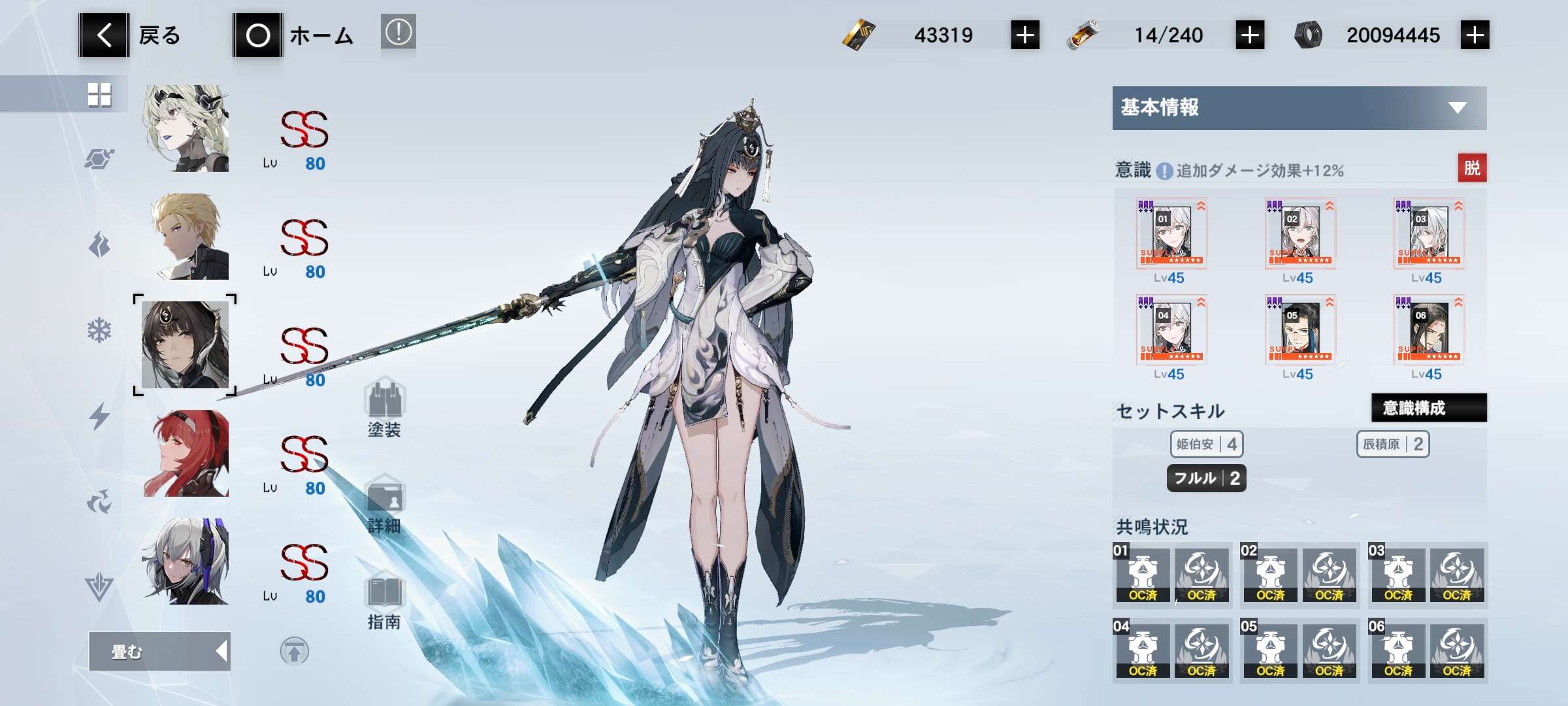The height and width of the screenshot is (706, 1568).
Task: Select the blonde braided character portrait
Action: (x=186, y=129)
